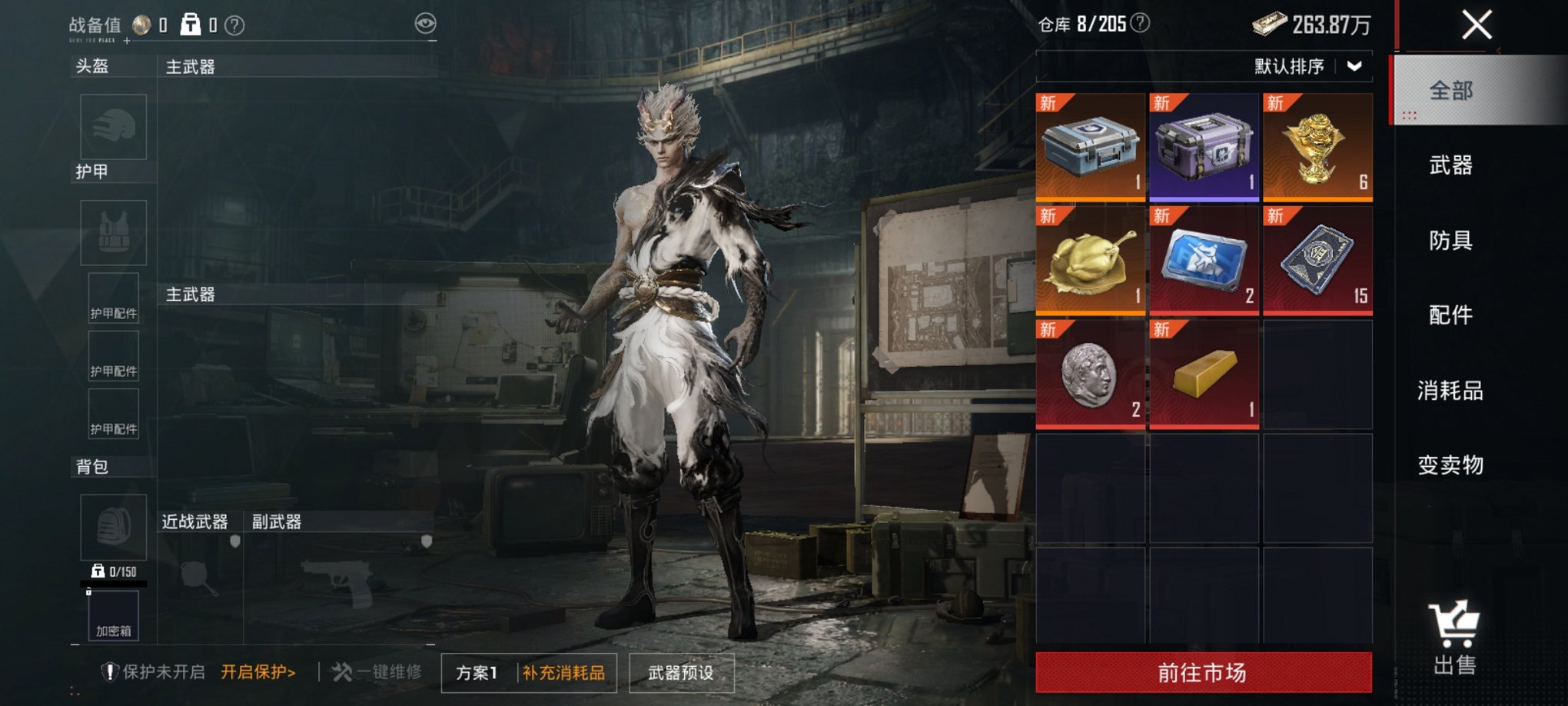Viewport: 1568px width, 706px height.
Task: Use the 一键维修 one-key repair wrench
Action: (x=378, y=672)
